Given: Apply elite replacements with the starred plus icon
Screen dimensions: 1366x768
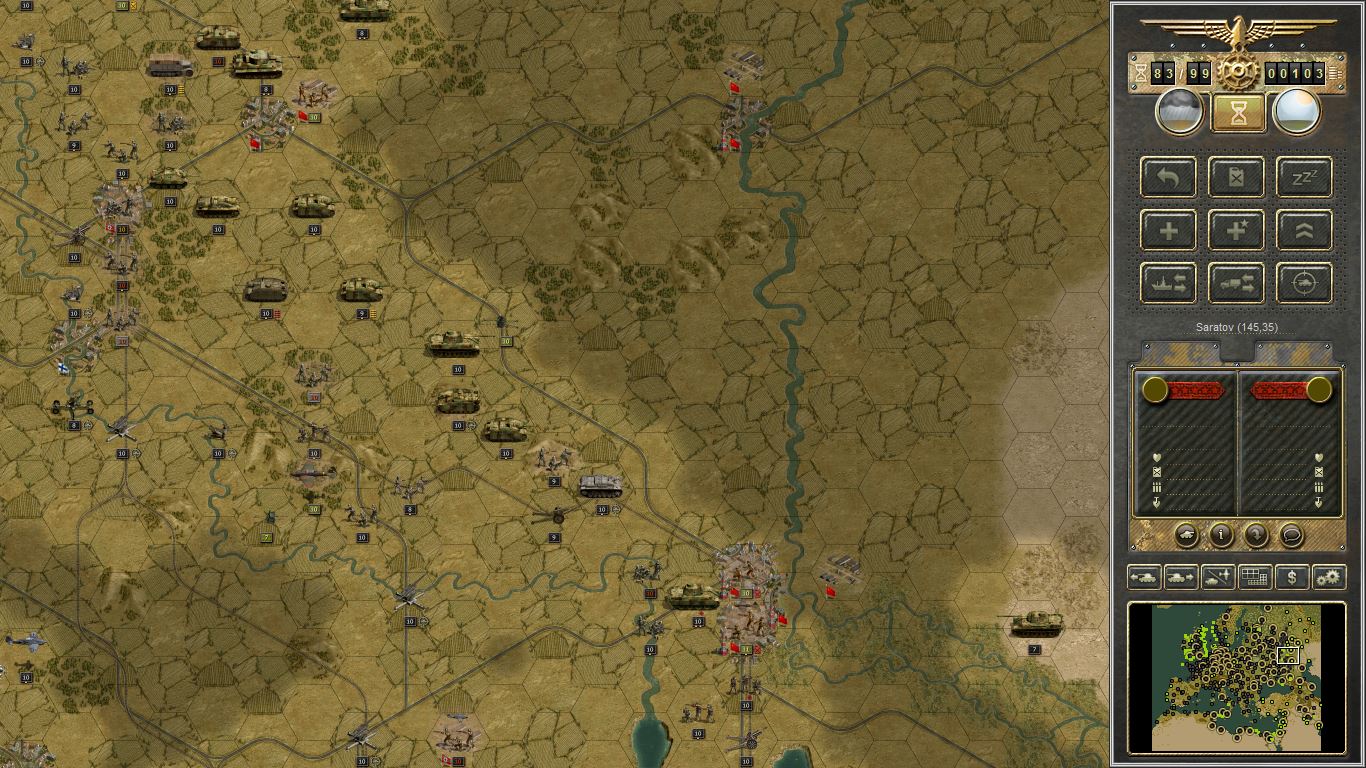Looking at the screenshot, I should [1236, 230].
